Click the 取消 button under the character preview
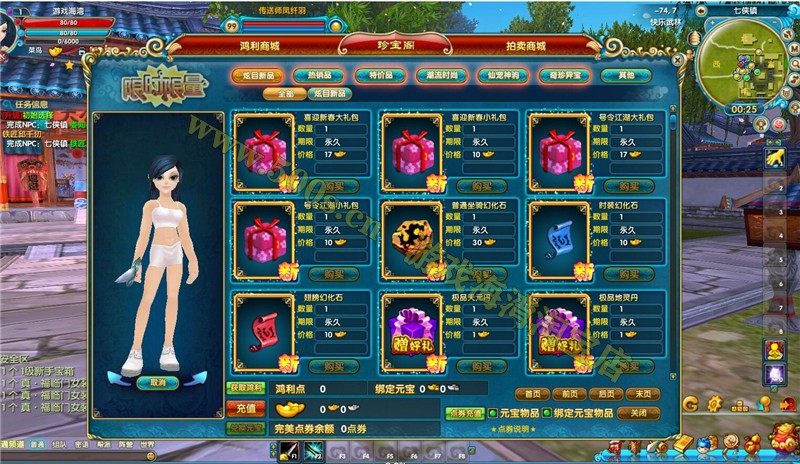Screen dimensions: 800x464 tap(158, 382)
